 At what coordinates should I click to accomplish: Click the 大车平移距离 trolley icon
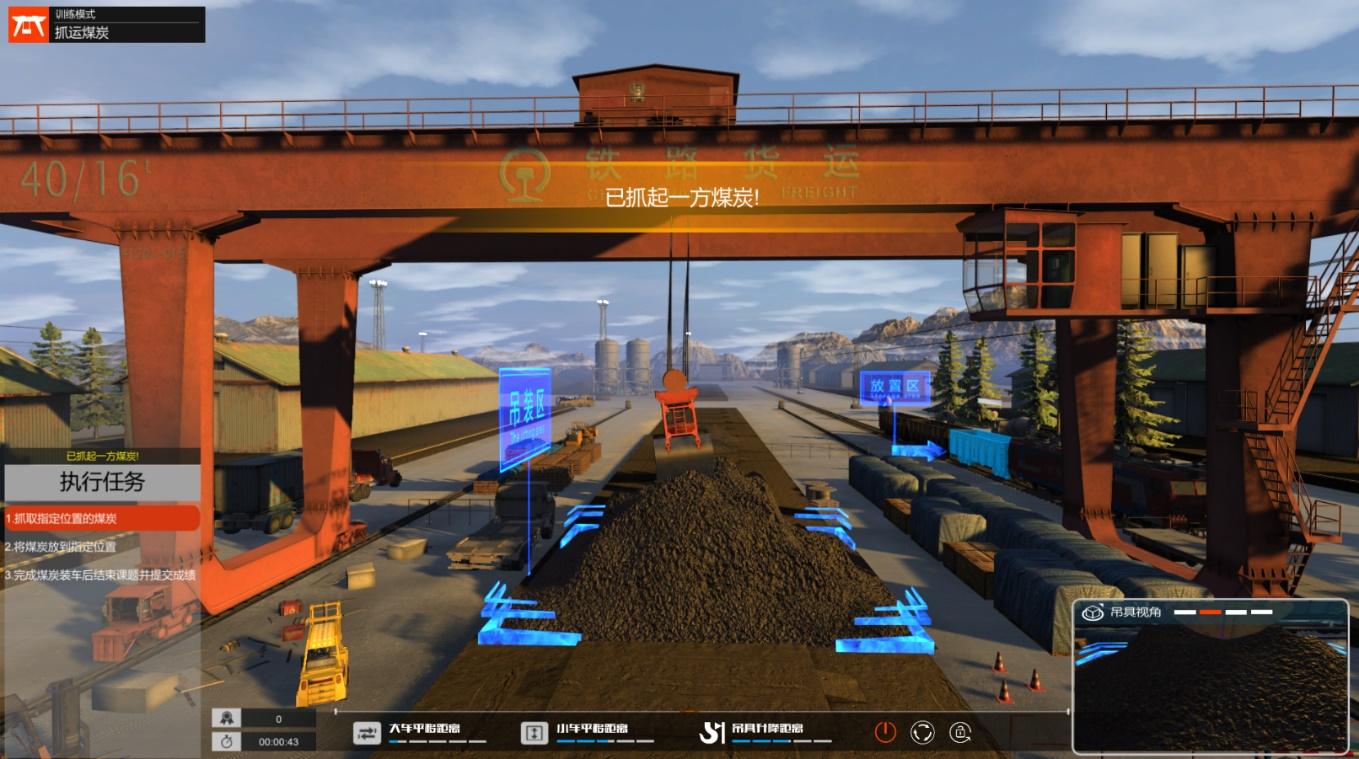[x=367, y=733]
